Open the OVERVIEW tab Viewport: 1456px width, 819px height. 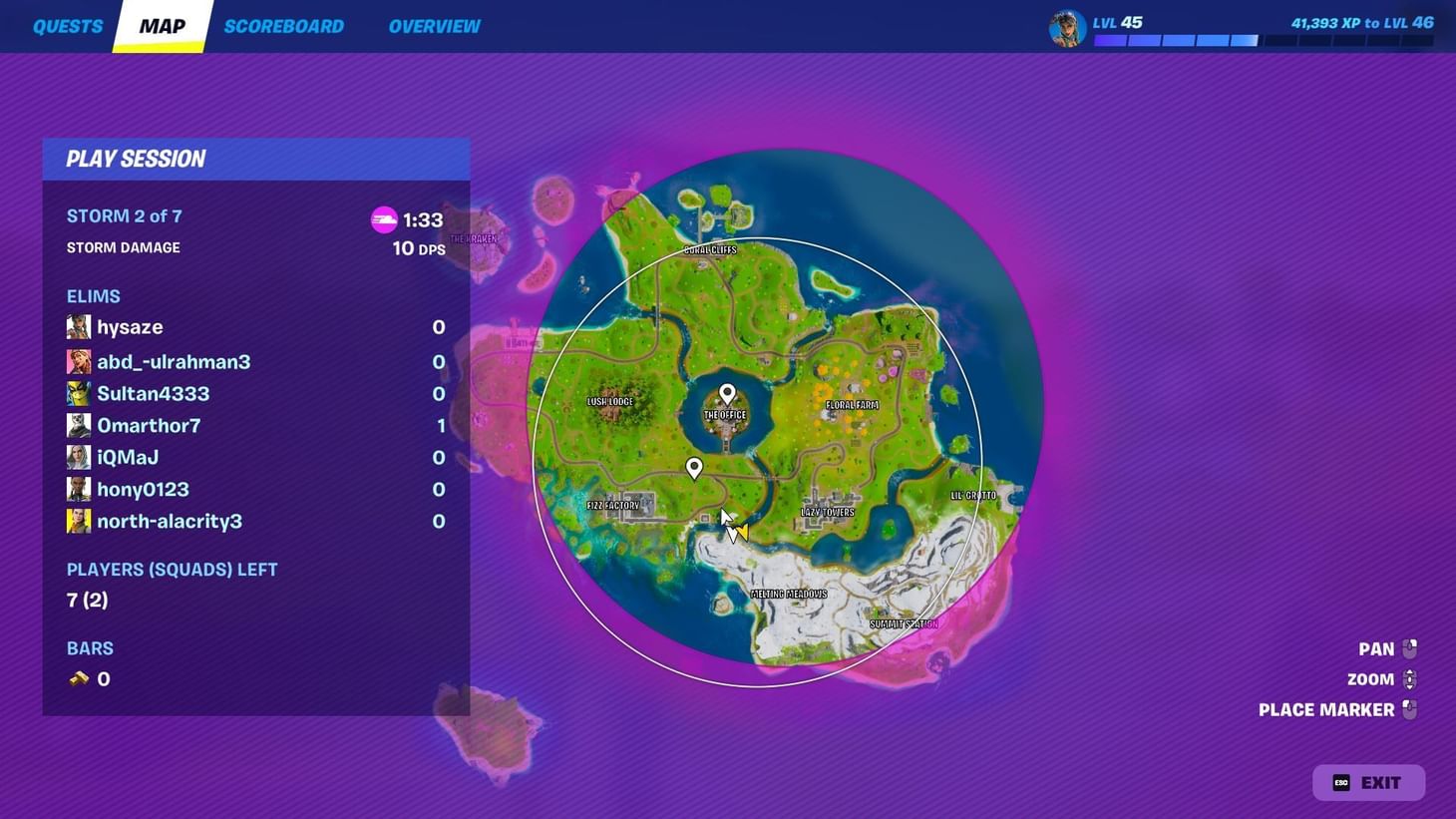click(x=434, y=26)
